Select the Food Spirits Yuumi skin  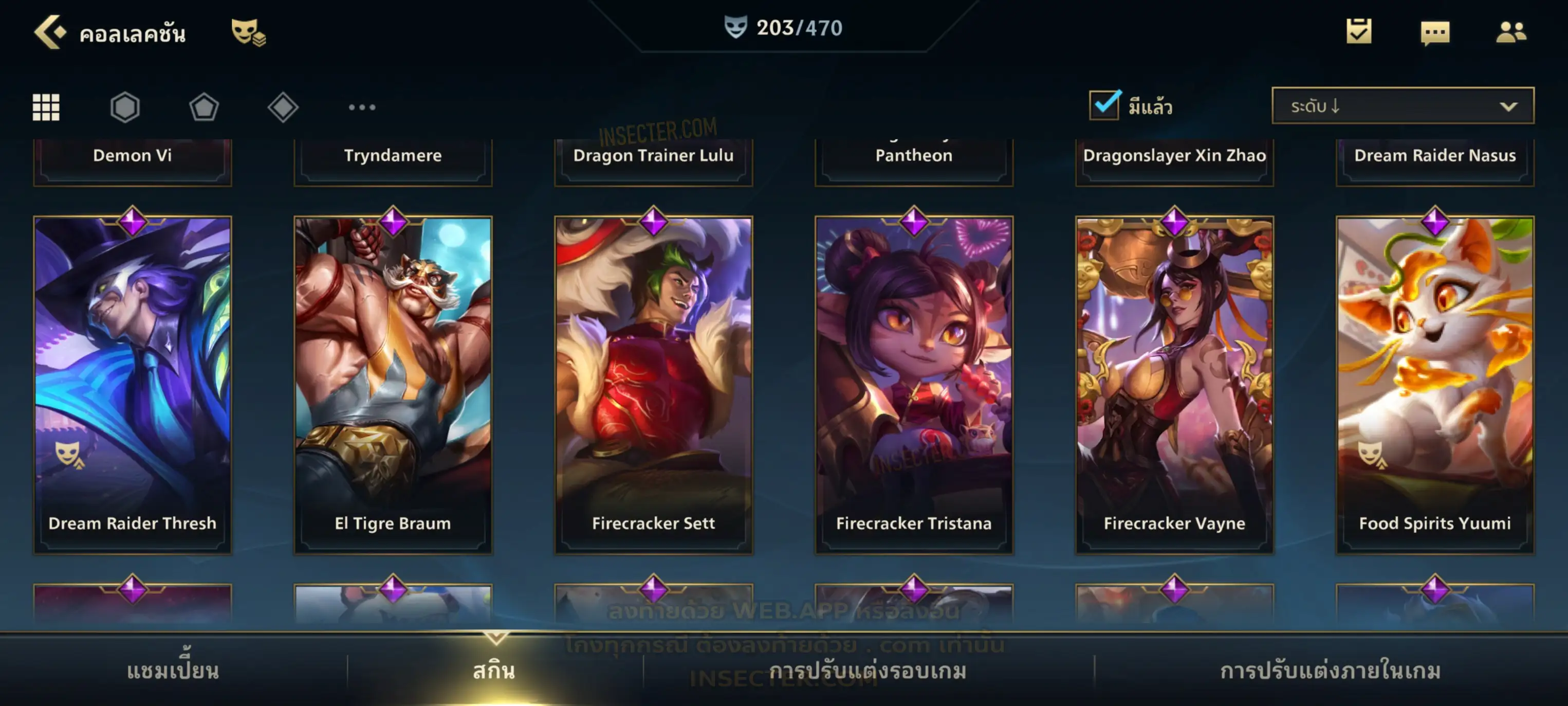coord(1435,384)
